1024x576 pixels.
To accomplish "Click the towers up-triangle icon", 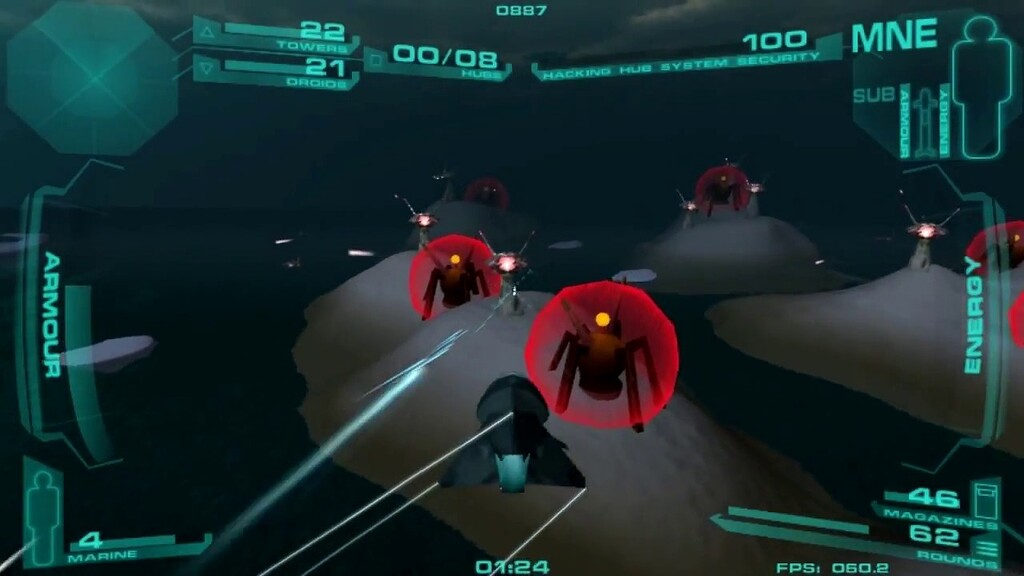I will tap(208, 33).
